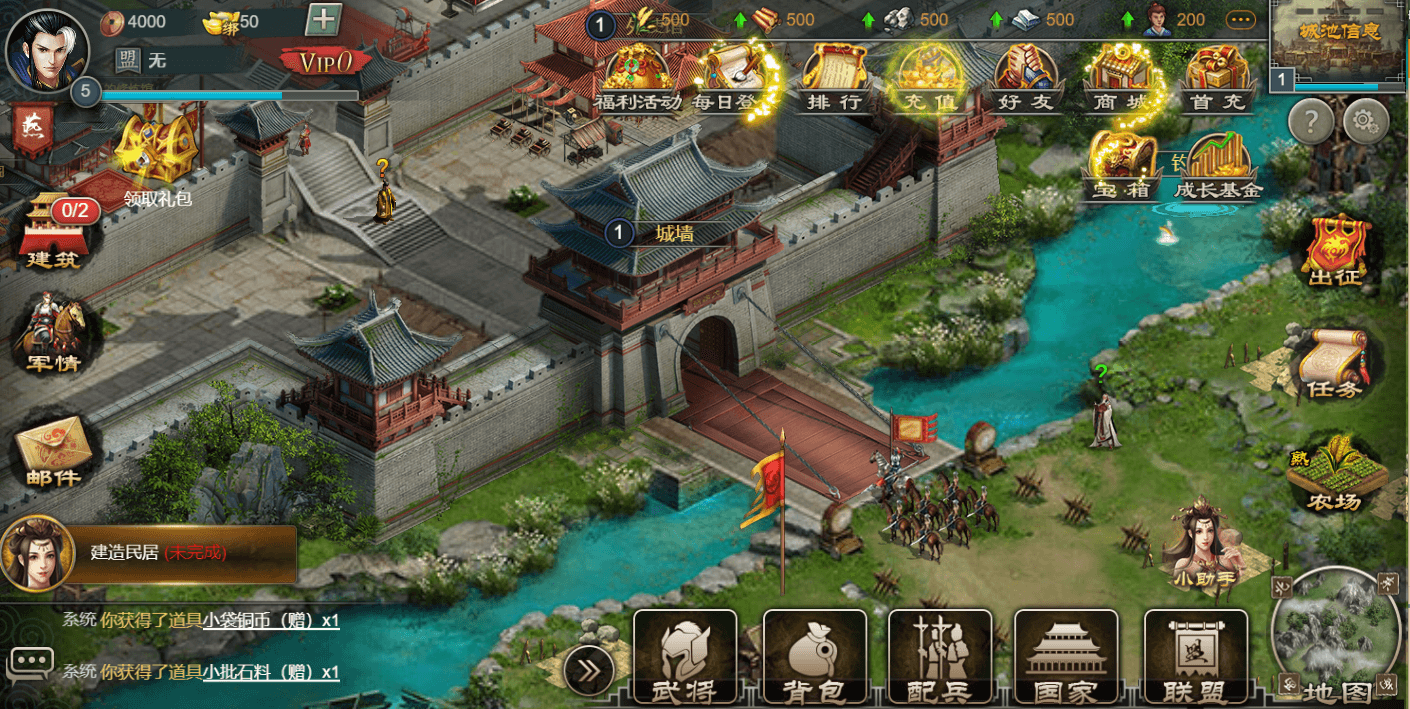Open the 背包 bag inventory

(x=814, y=655)
